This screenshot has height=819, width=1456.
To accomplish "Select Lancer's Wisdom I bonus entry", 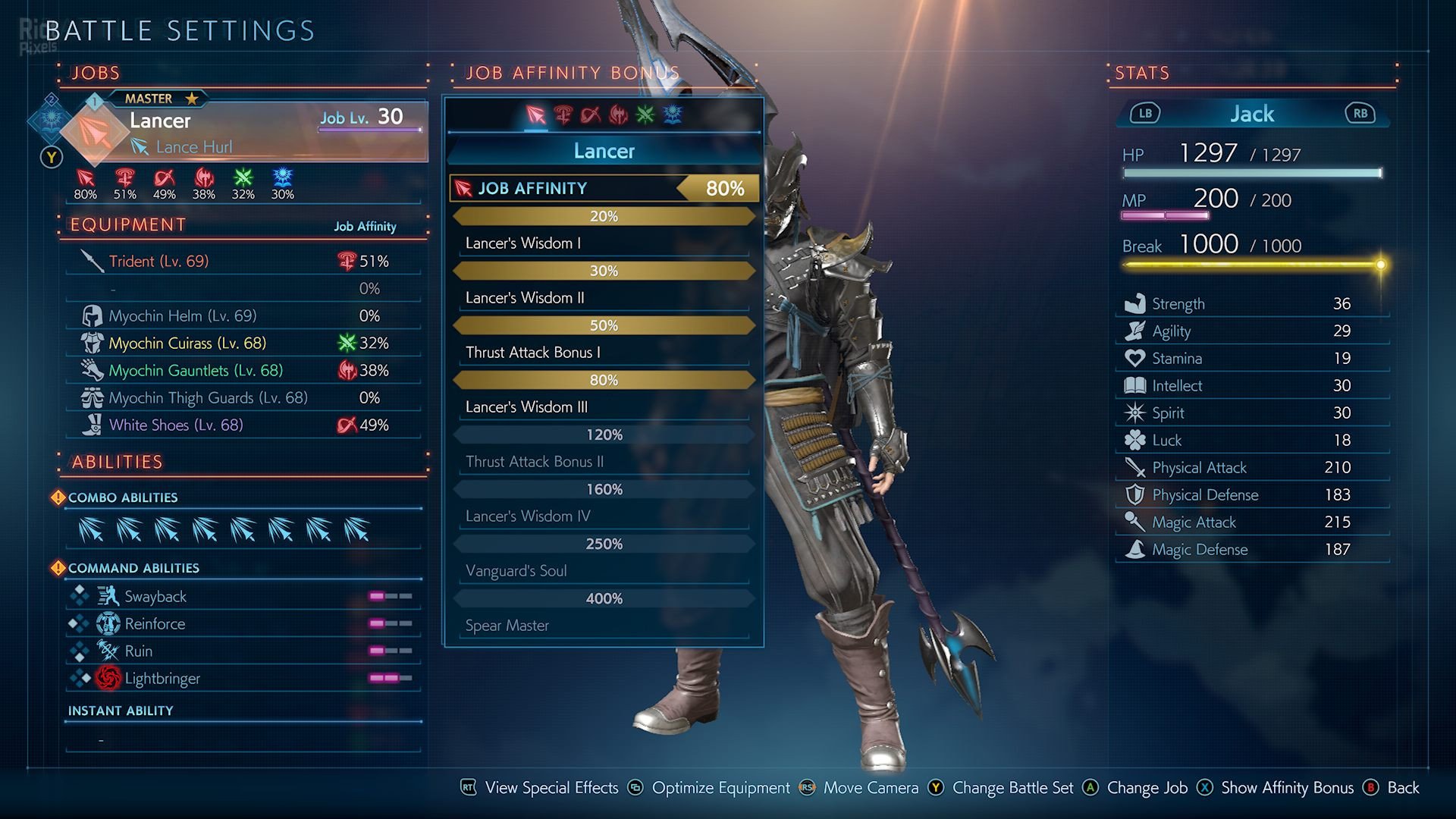I will click(x=604, y=243).
